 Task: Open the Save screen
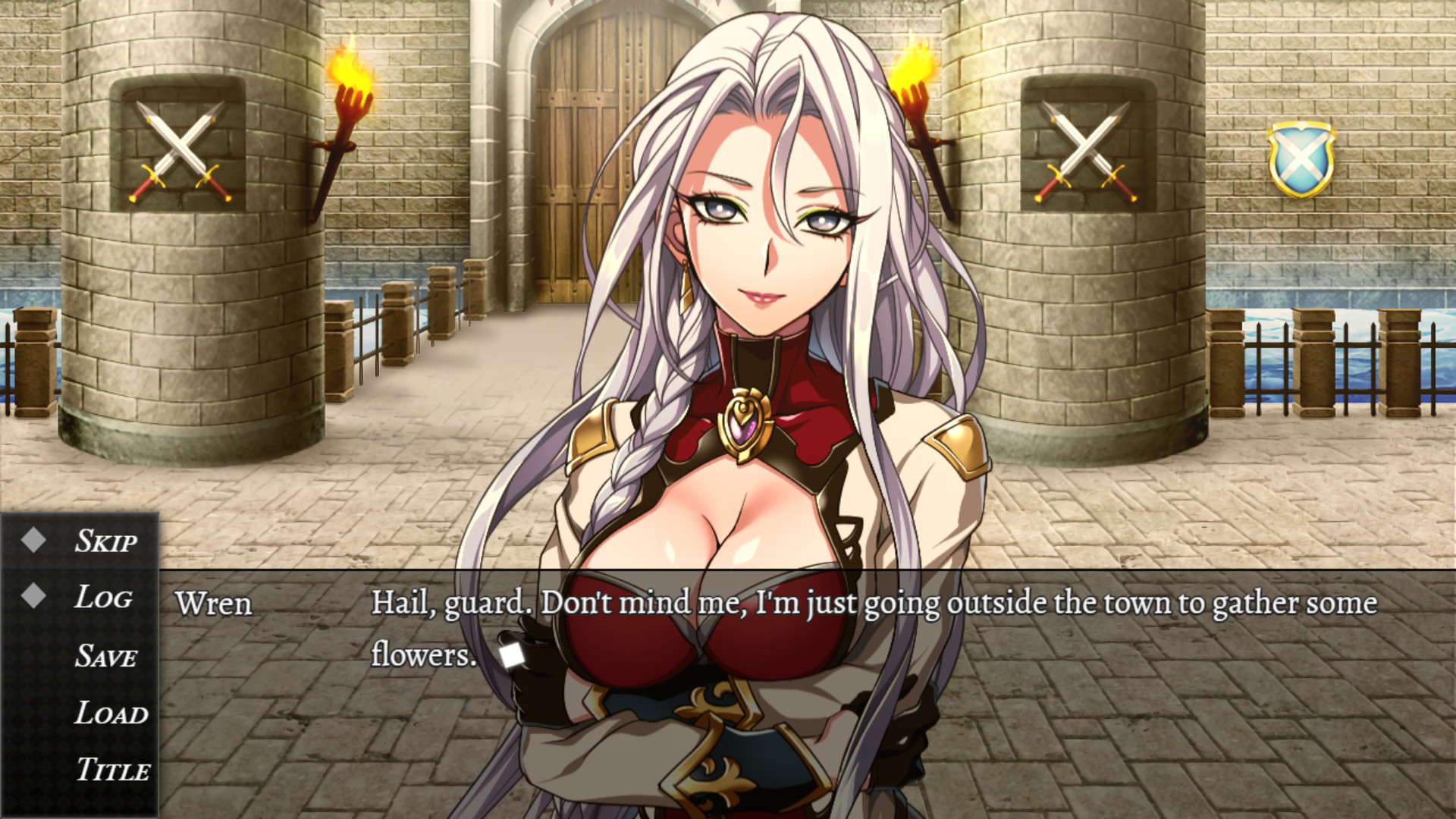coord(106,655)
